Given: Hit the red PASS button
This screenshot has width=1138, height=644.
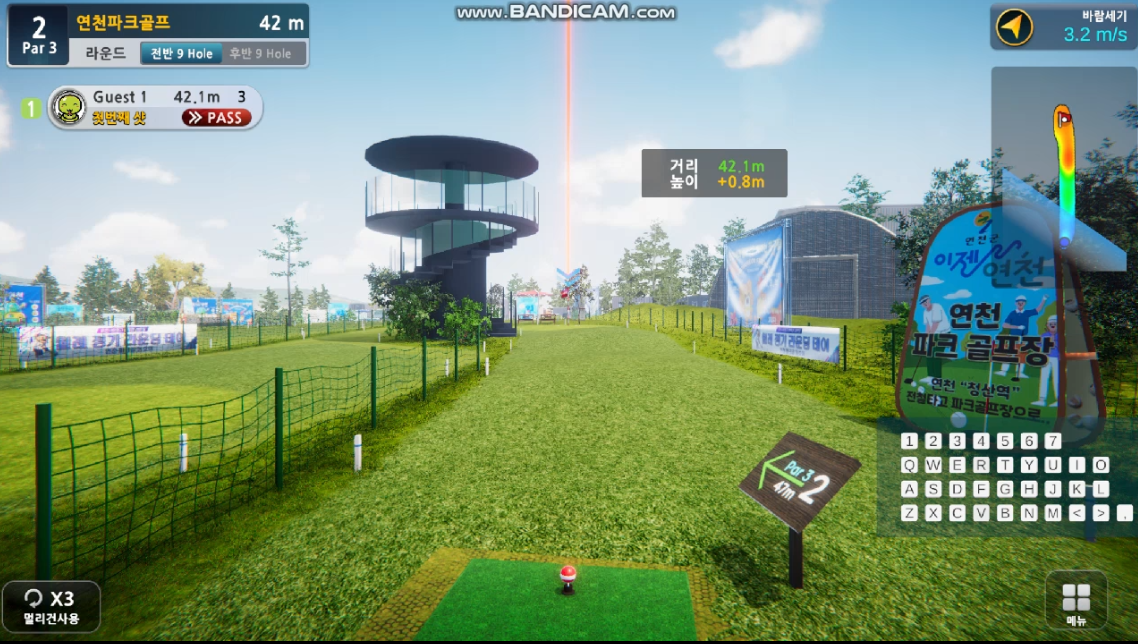Looking at the screenshot, I should 217,118.
